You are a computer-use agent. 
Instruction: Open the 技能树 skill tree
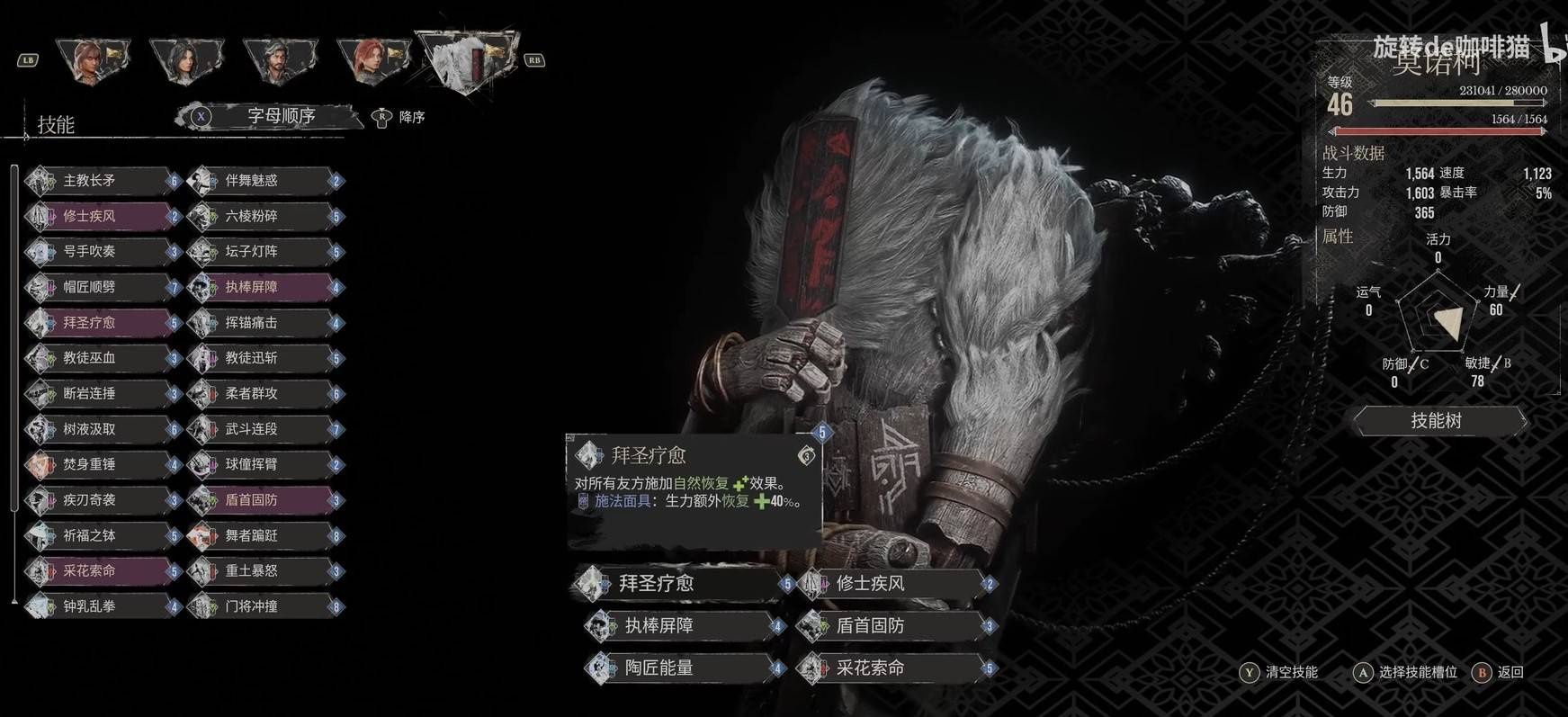coord(1437,420)
